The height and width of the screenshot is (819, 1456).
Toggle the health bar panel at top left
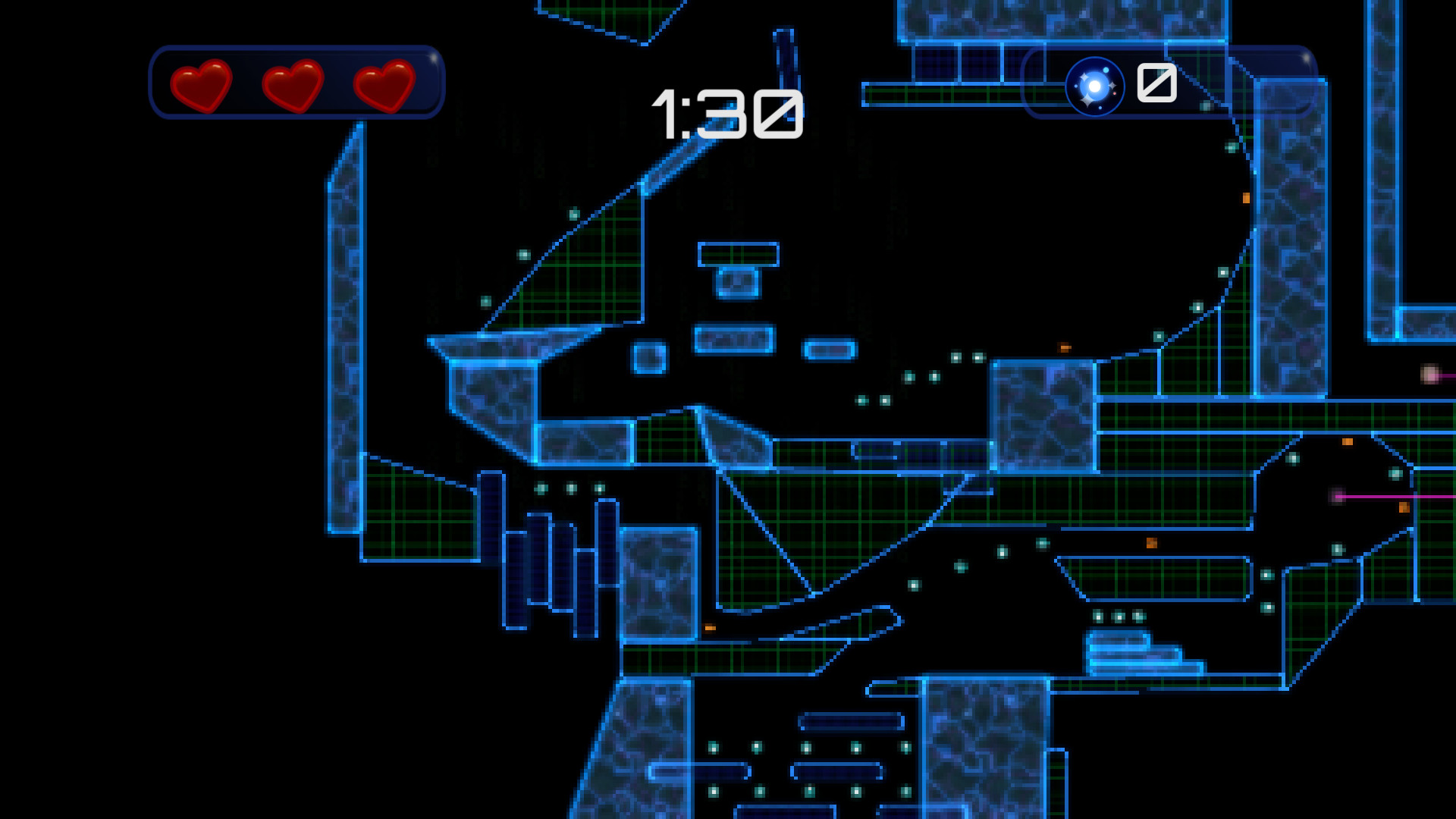point(296,82)
